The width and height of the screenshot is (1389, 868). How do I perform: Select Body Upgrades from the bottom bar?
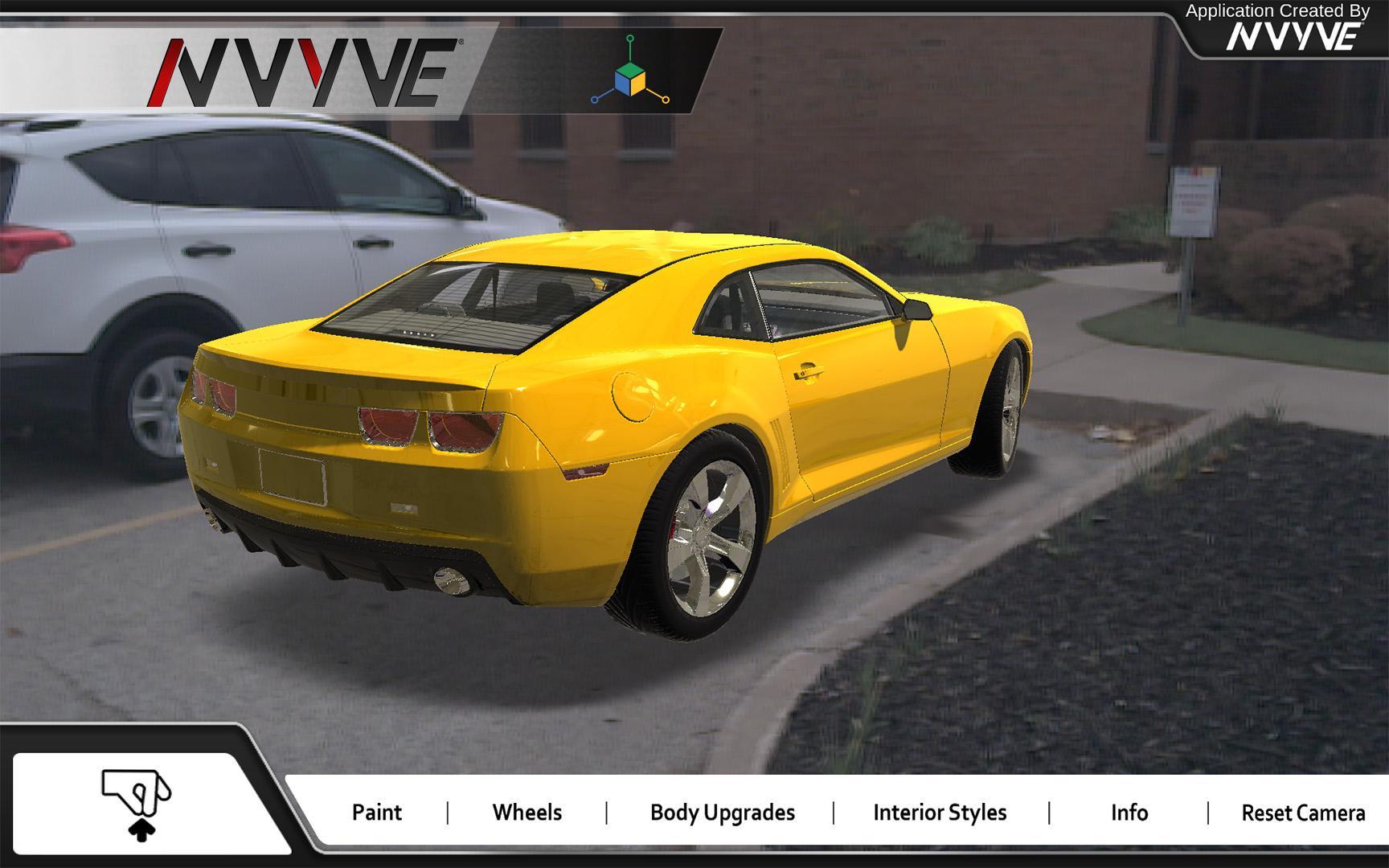tap(721, 813)
